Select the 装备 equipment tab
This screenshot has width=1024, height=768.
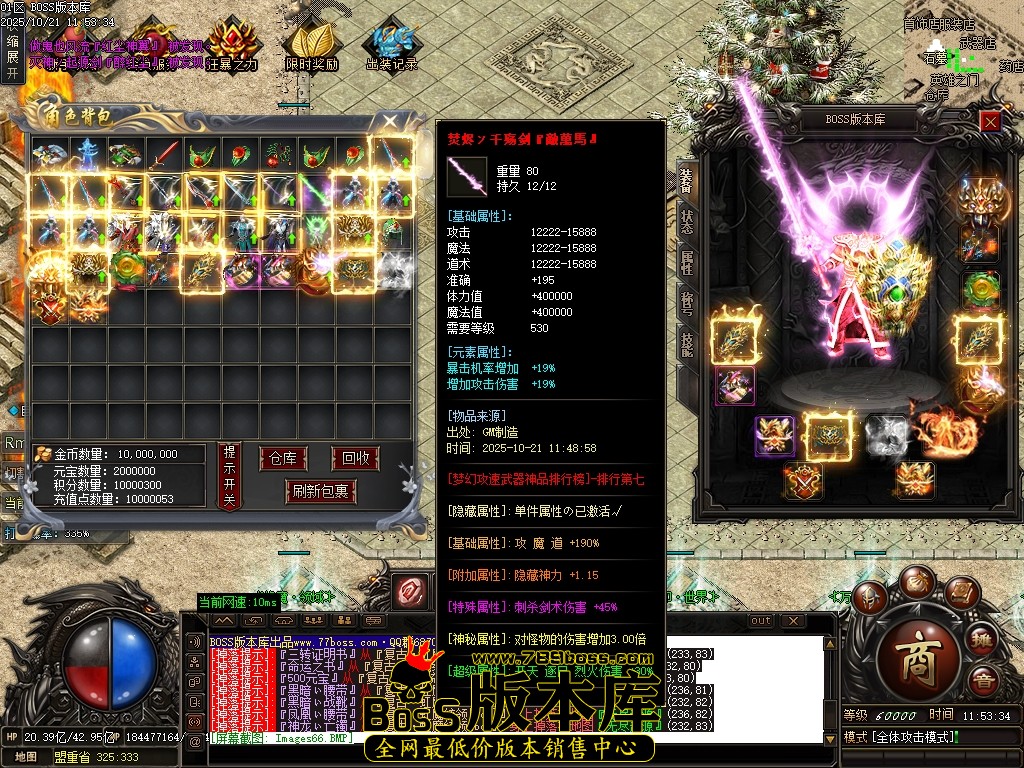click(687, 181)
